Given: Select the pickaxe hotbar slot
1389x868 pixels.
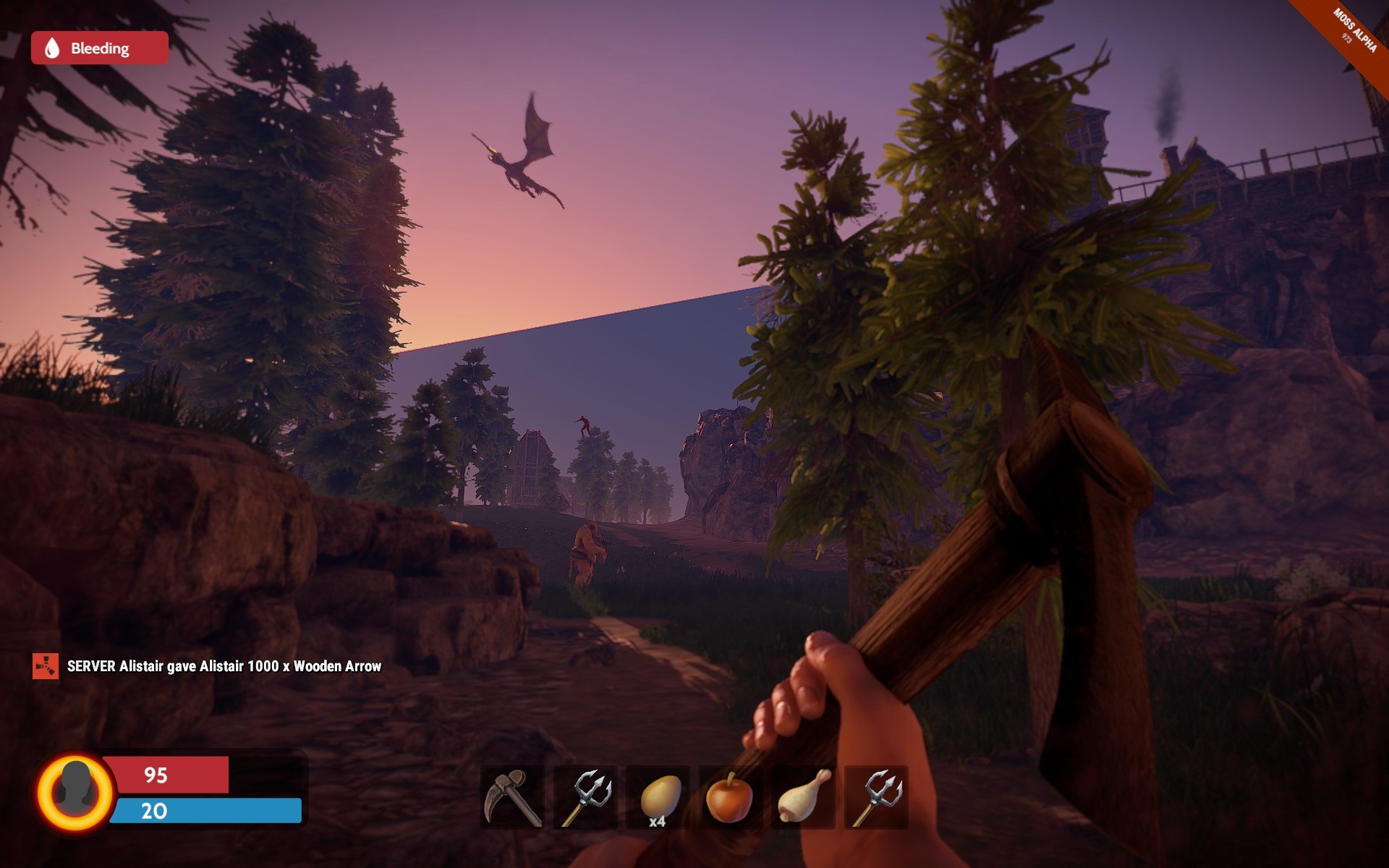Looking at the screenshot, I should point(512,797).
